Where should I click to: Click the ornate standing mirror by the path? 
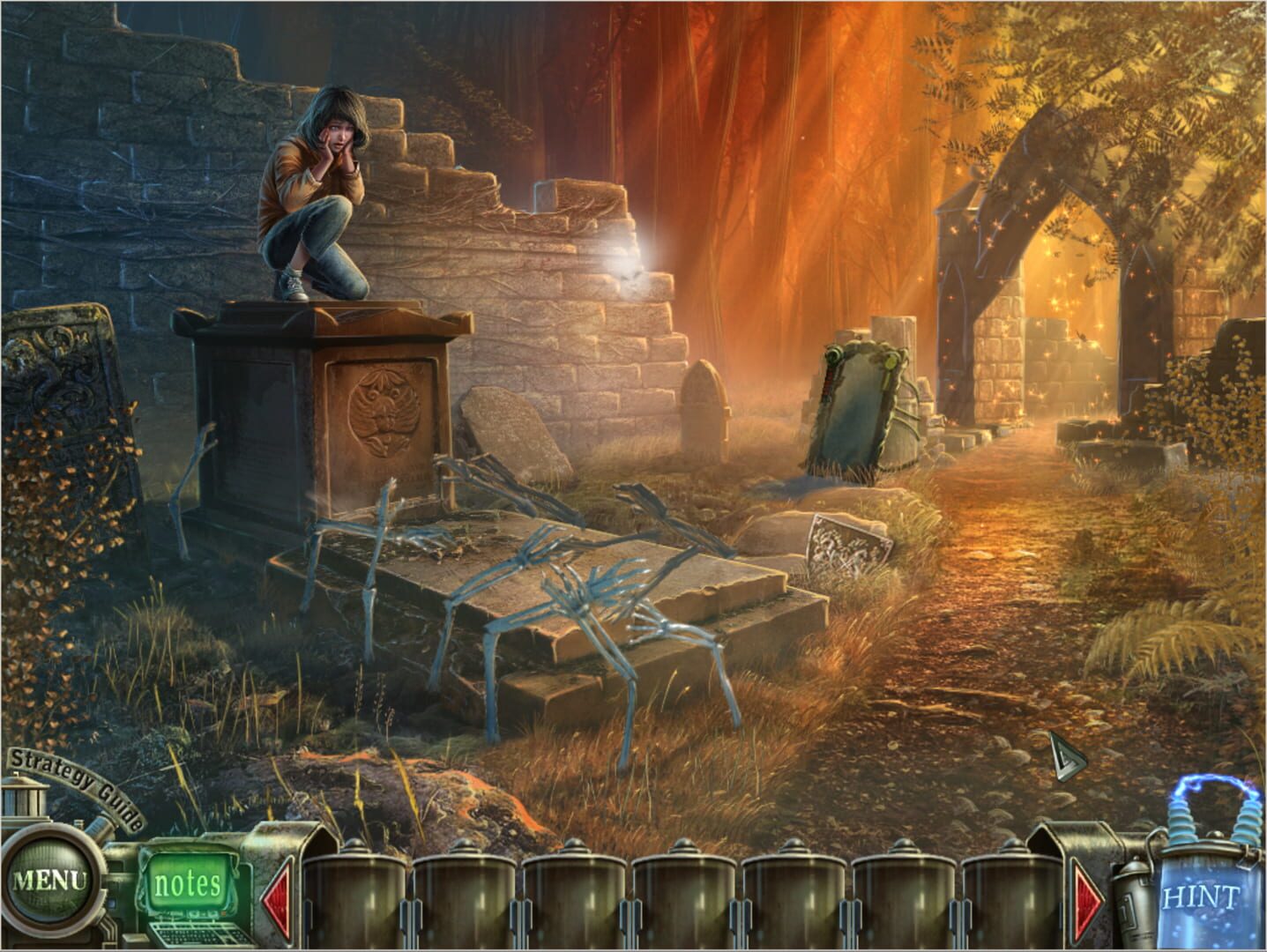[860, 401]
